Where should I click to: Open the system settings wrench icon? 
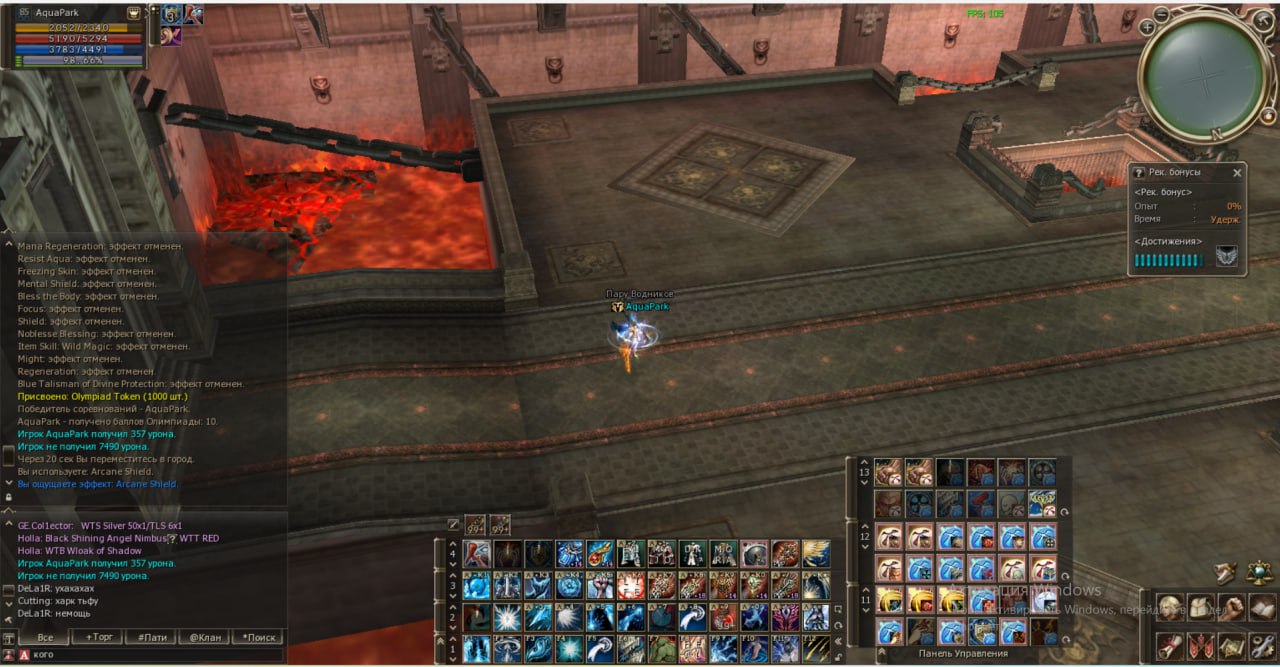(x=1262, y=646)
